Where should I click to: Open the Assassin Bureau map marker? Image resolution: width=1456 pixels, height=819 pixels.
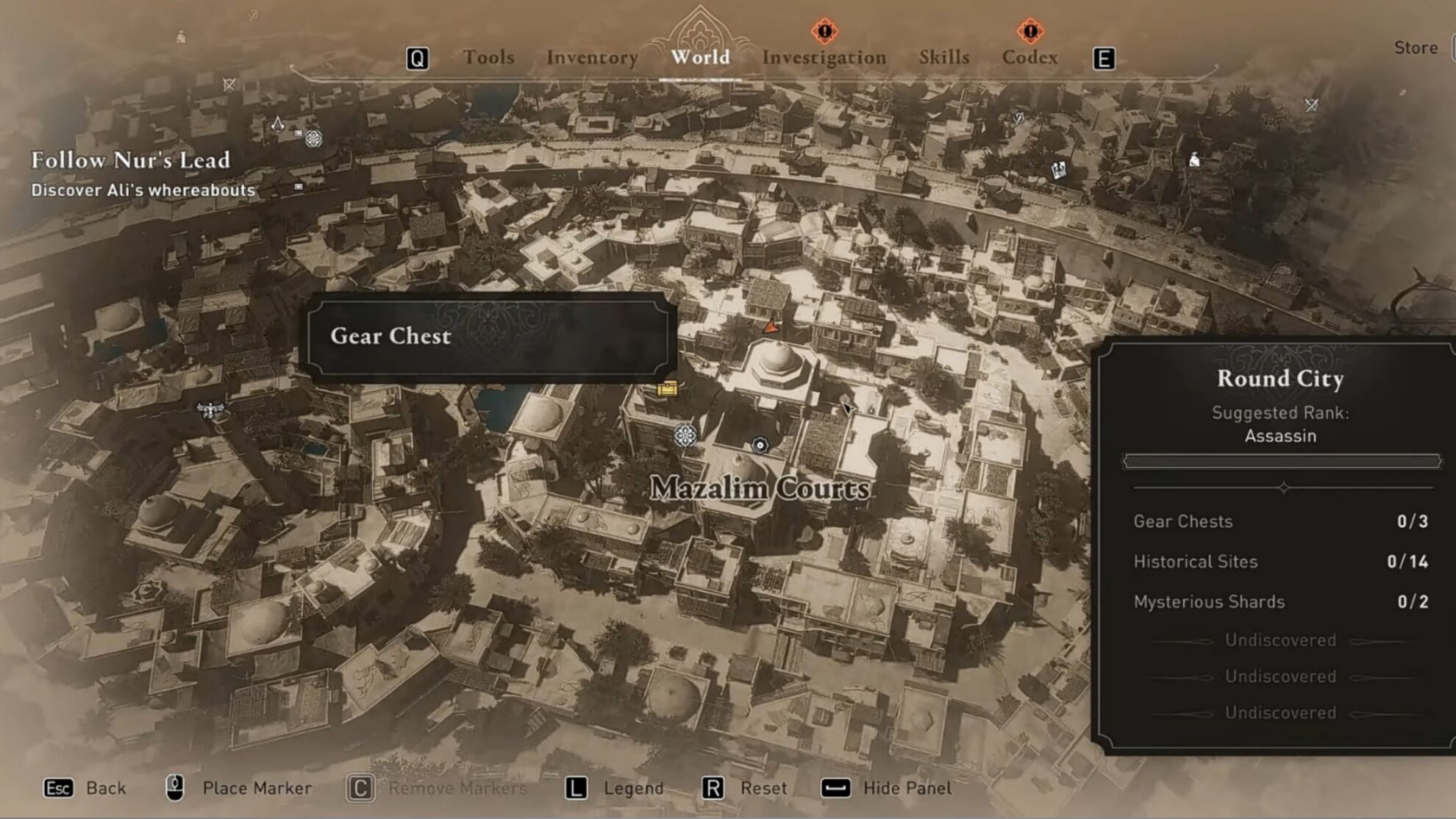(x=279, y=124)
